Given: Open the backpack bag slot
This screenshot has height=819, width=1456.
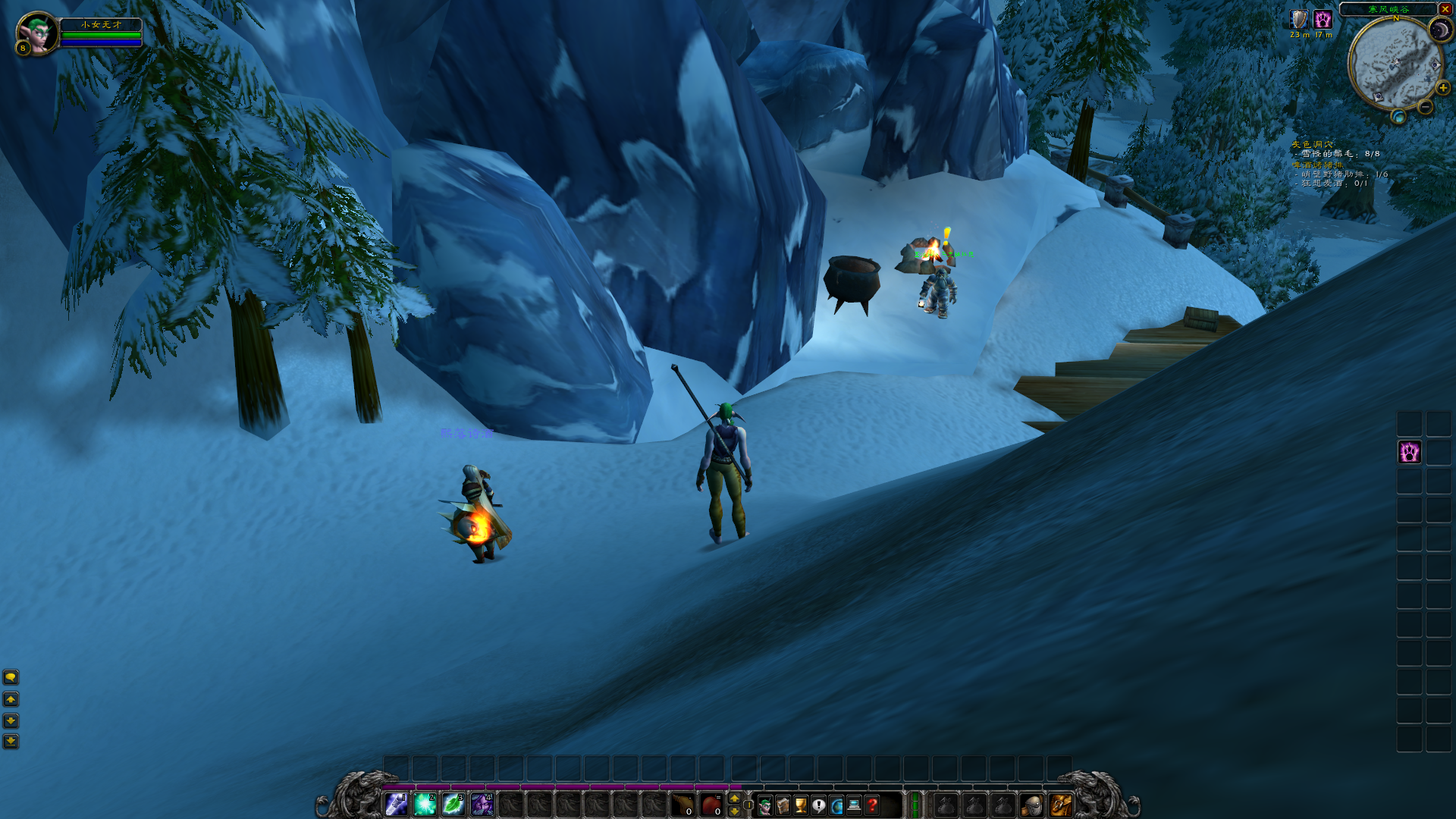Looking at the screenshot, I should point(1060,805).
